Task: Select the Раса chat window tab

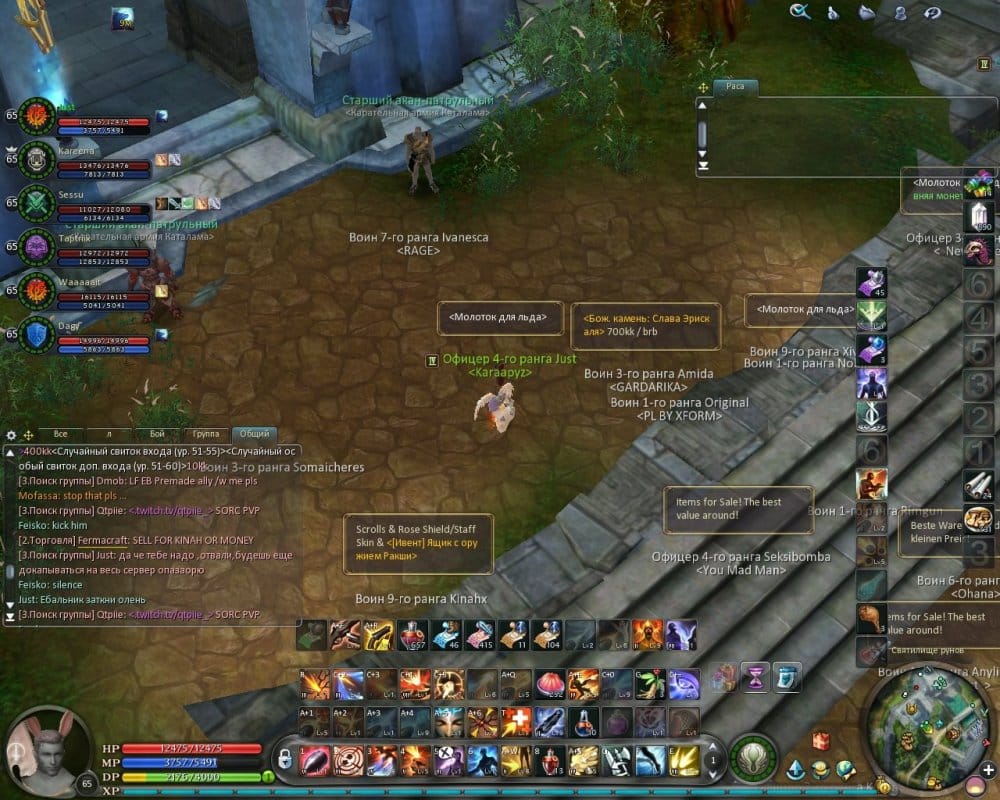Action: click(x=736, y=86)
